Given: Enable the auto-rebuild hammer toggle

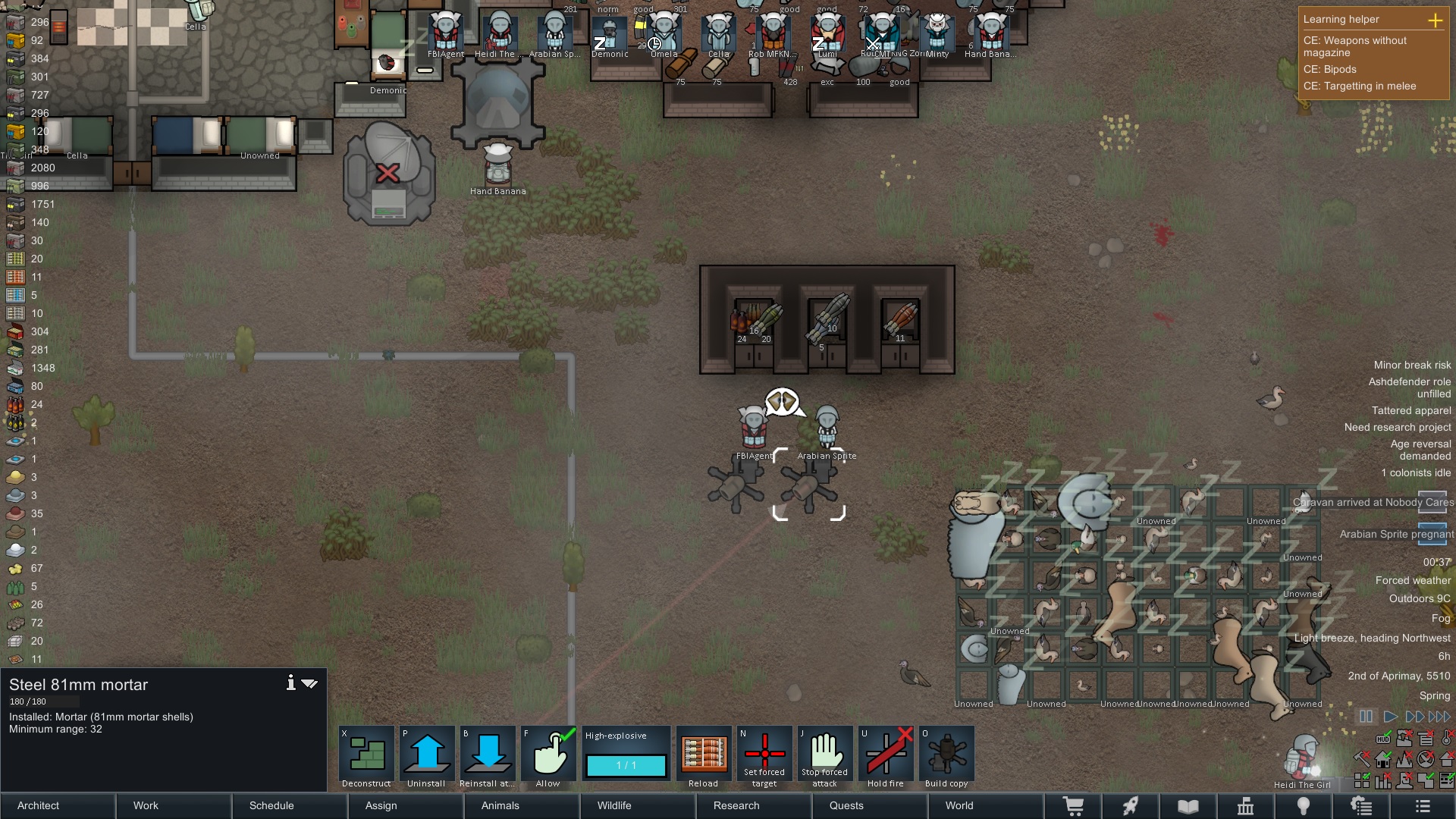Looking at the screenshot, I should [x=1361, y=759].
